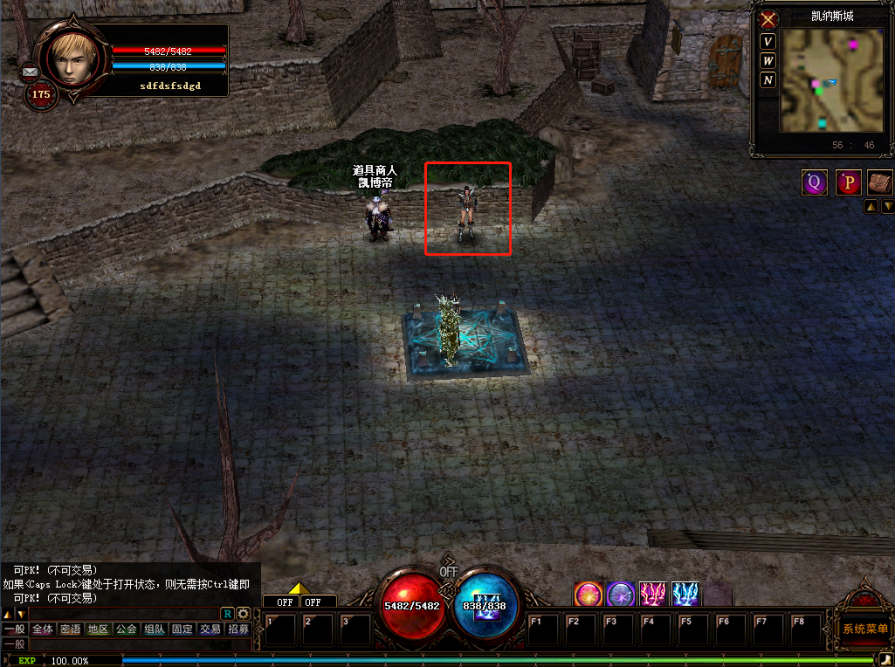Screen dimensions: 895x667
Task: Open chat settings with the gear icon
Action: pos(243,613)
